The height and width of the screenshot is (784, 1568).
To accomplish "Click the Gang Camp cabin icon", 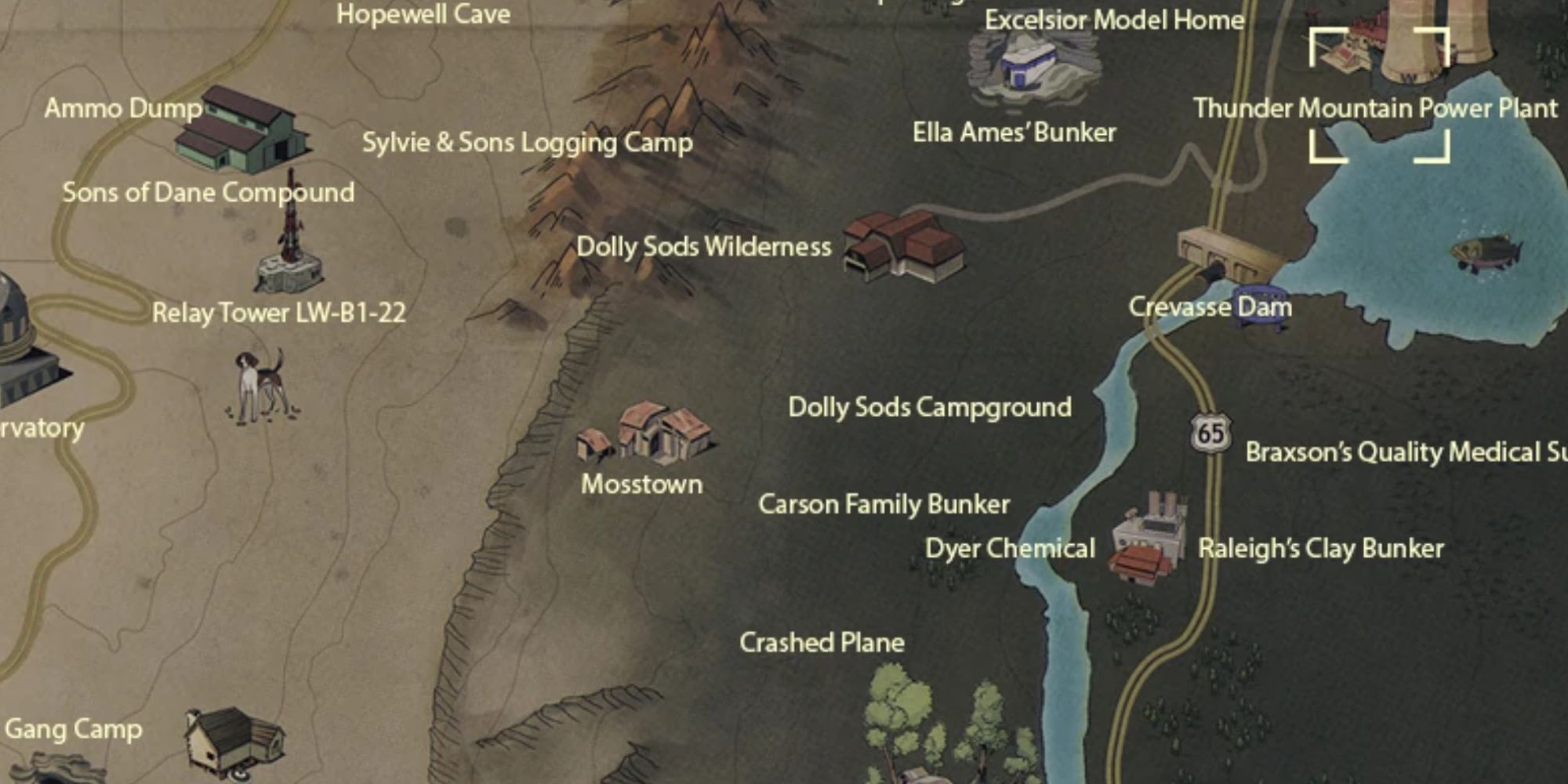I will coord(227,737).
